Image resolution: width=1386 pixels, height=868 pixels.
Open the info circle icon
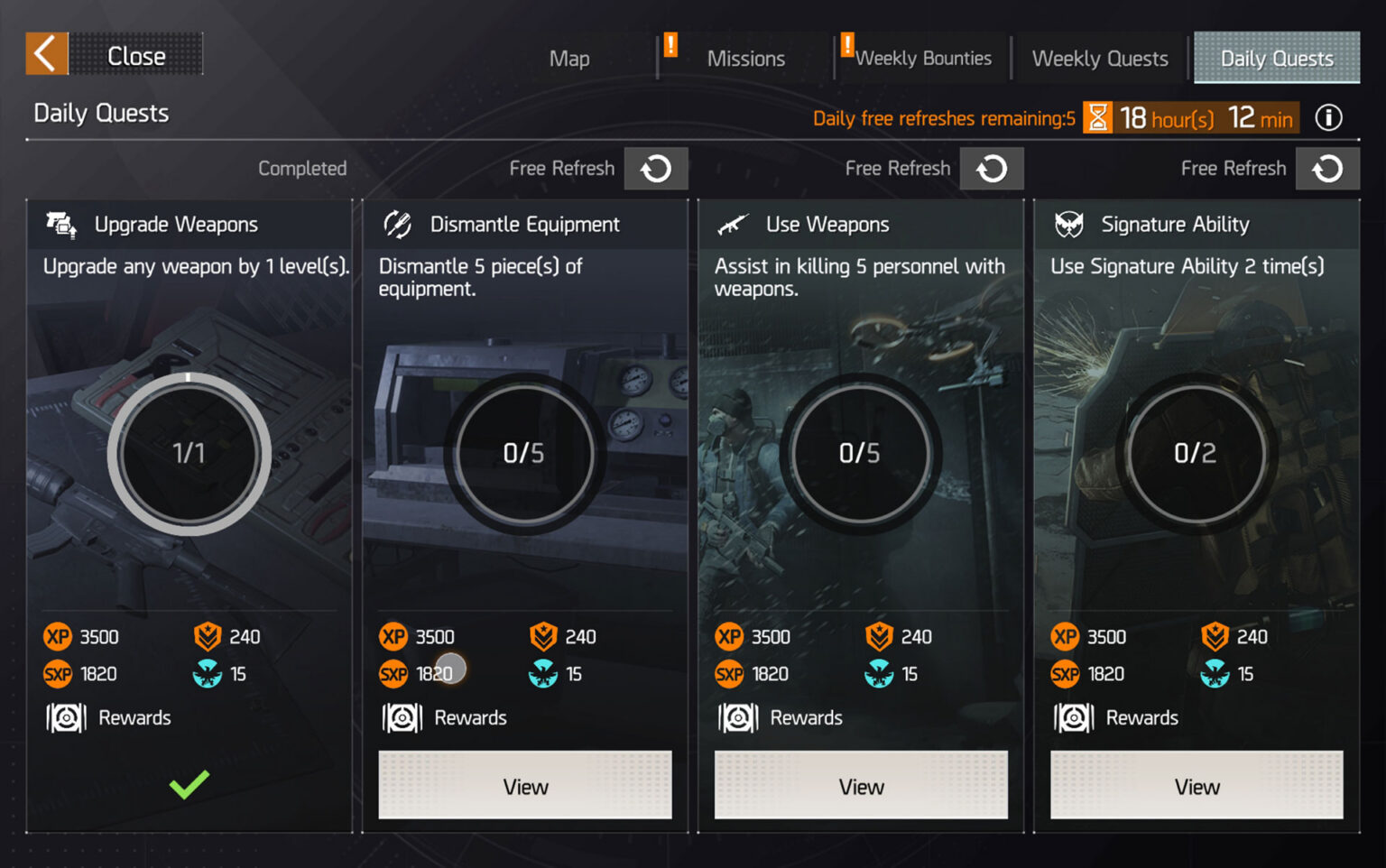[1327, 117]
